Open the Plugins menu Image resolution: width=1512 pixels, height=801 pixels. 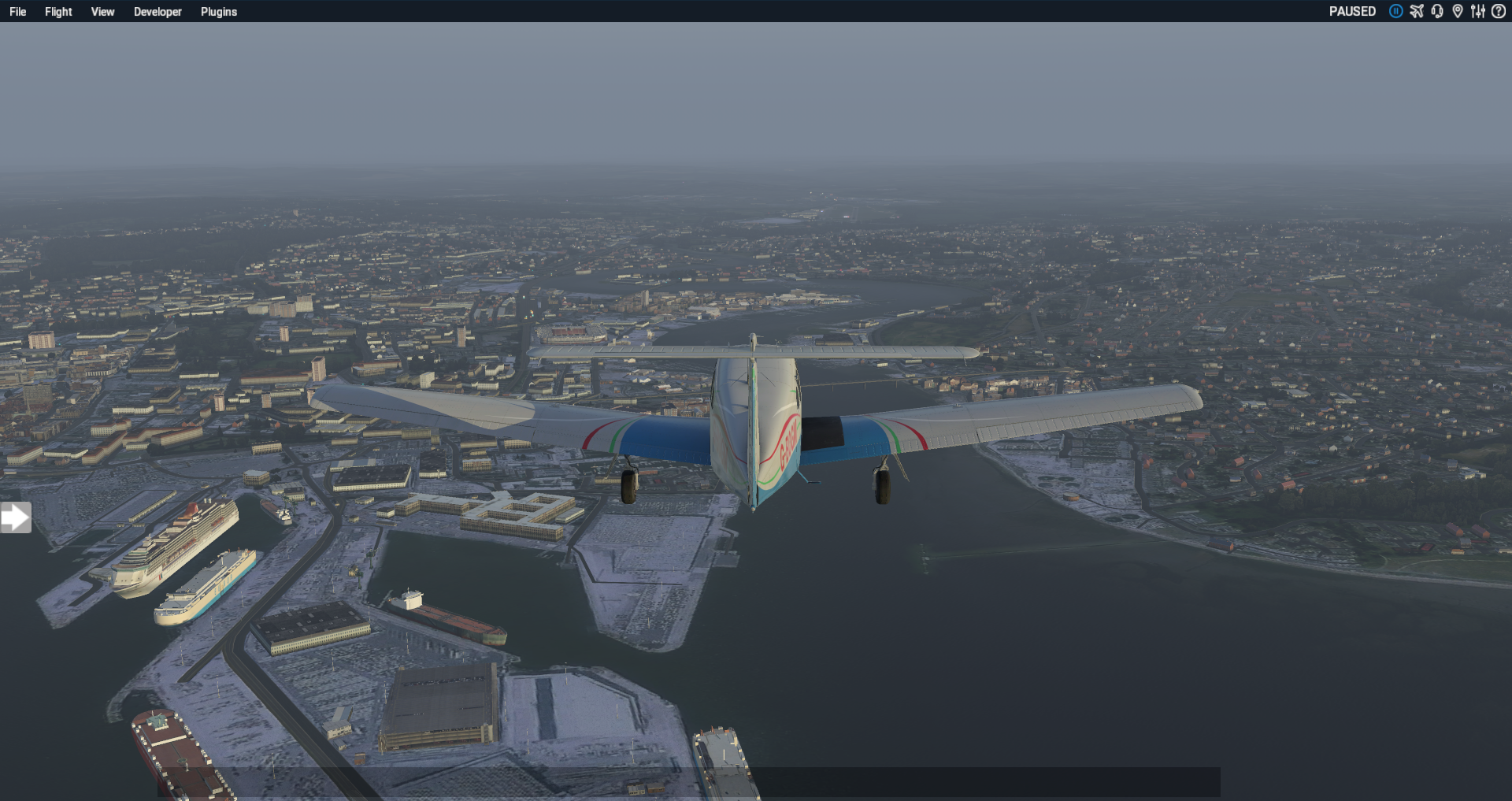218,12
